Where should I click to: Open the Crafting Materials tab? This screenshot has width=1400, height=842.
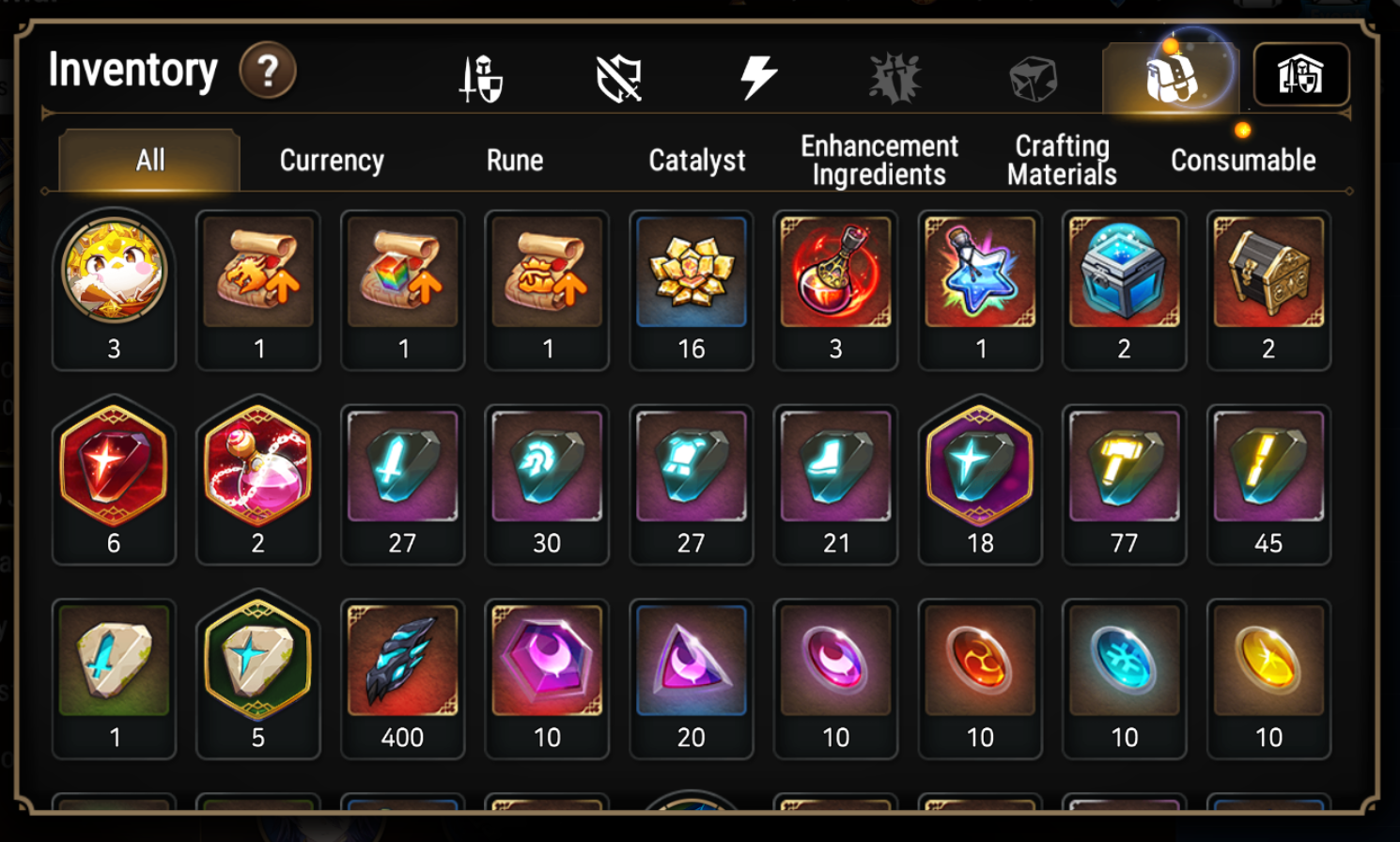(x=1060, y=160)
